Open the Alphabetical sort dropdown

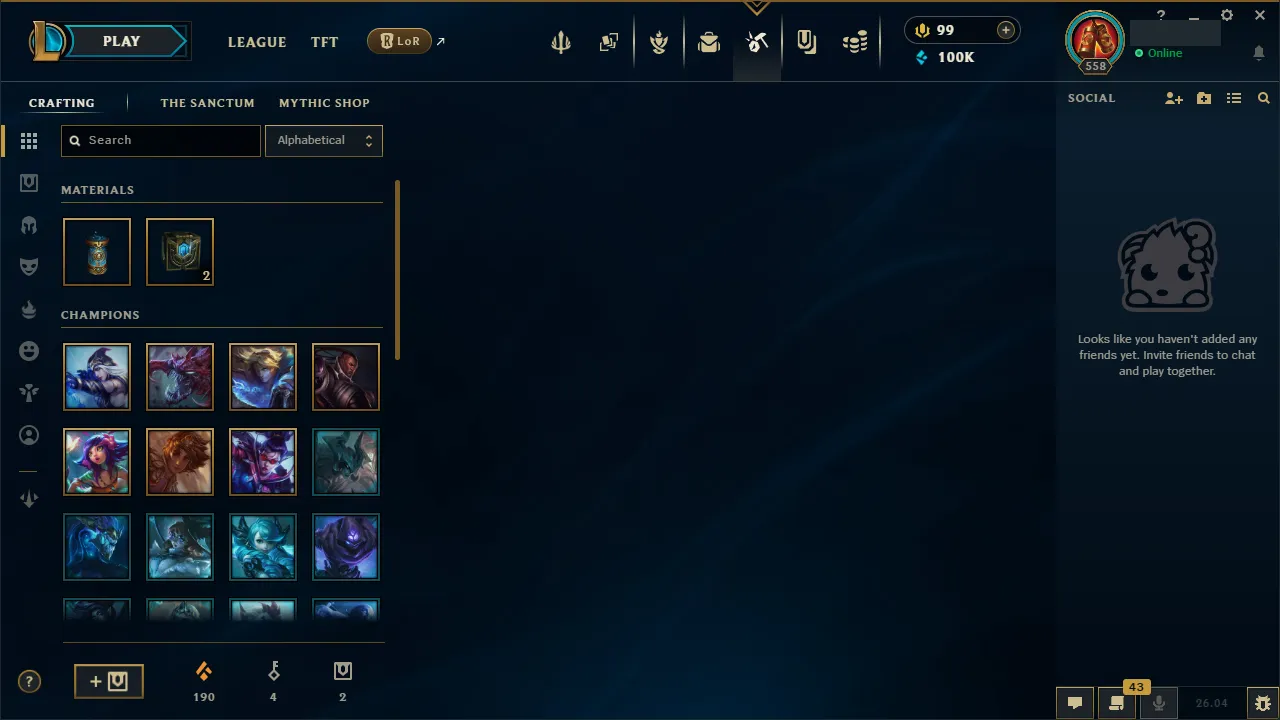[323, 140]
